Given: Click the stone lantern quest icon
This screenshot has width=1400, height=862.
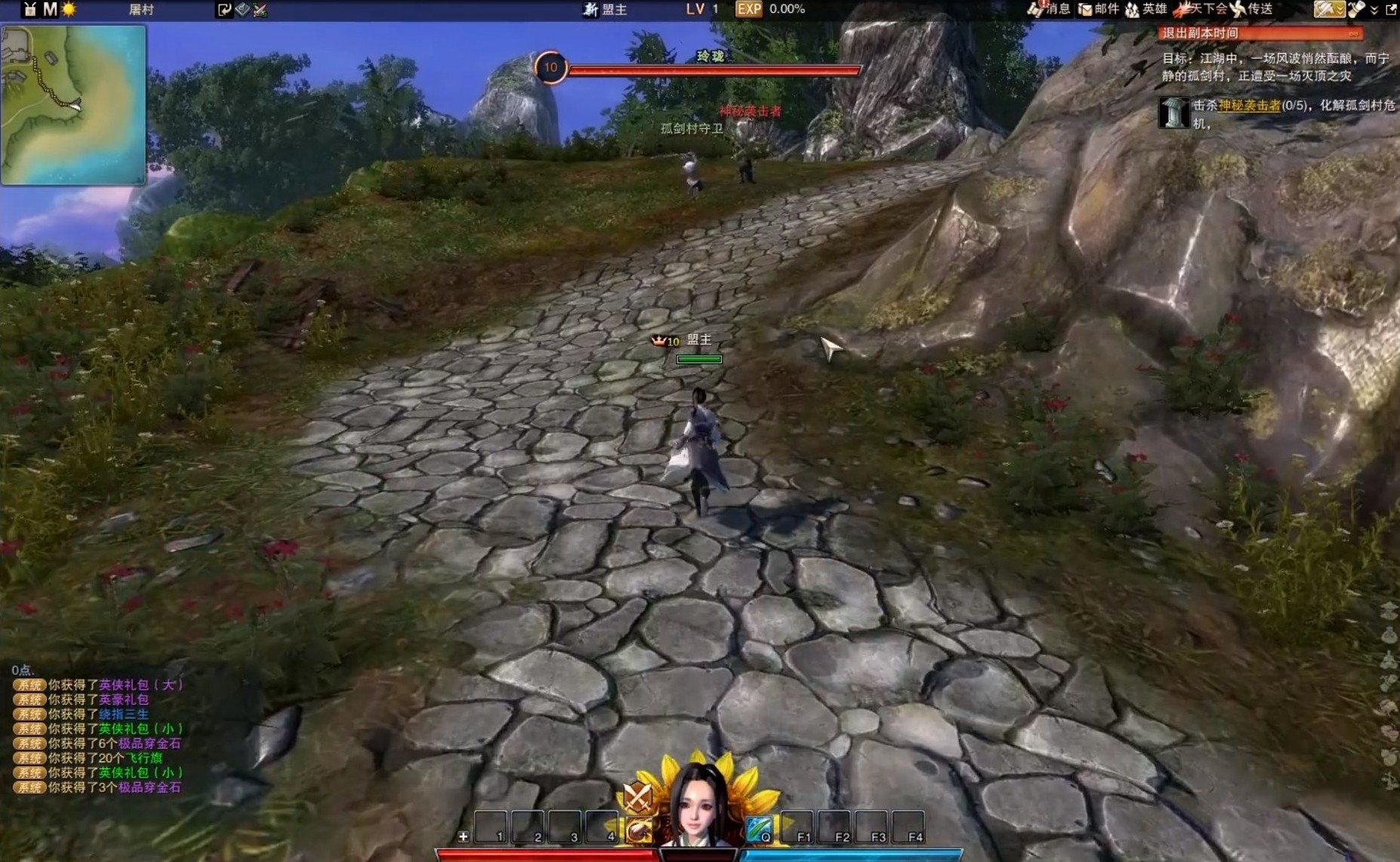Looking at the screenshot, I should [x=1173, y=113].
